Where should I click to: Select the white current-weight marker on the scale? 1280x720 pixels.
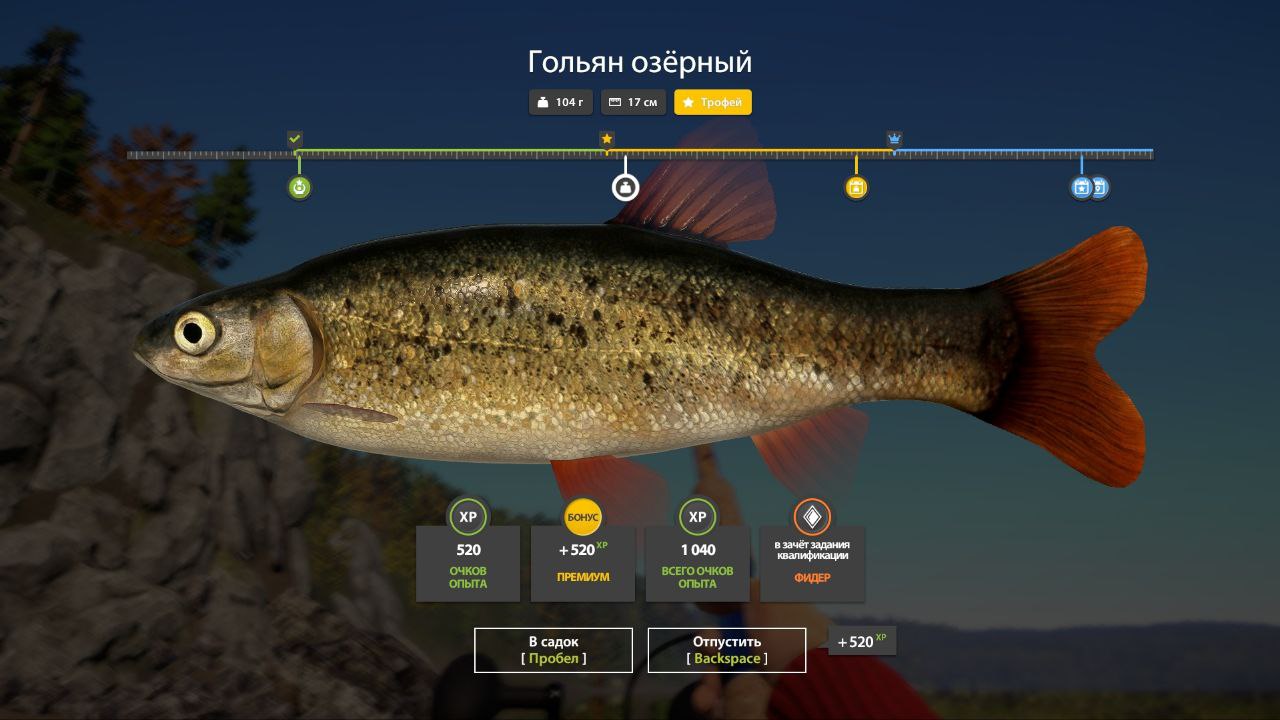point(625,187)
